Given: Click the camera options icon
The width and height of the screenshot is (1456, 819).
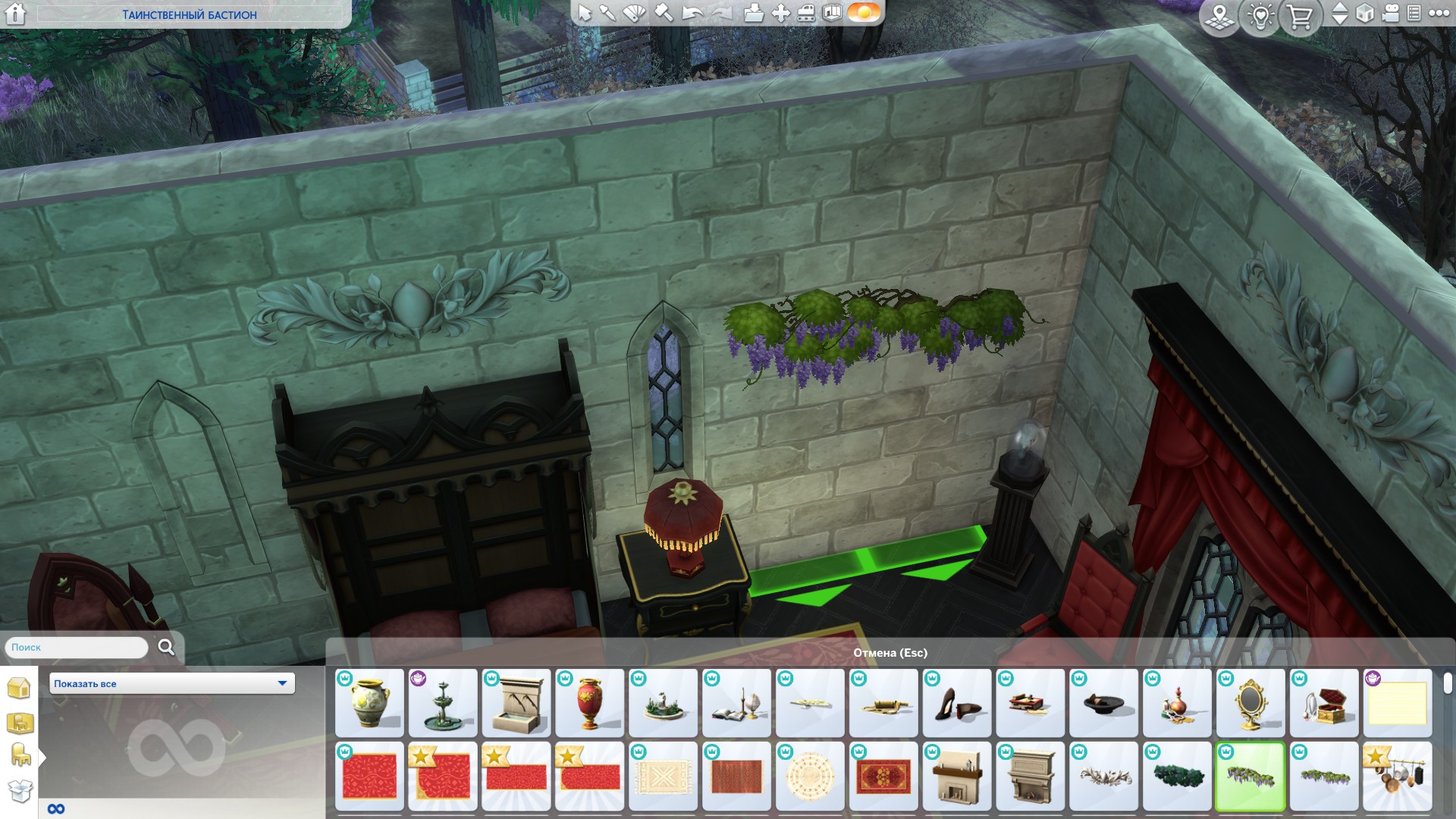Looking at the screenshot, I should (1390, 14).
